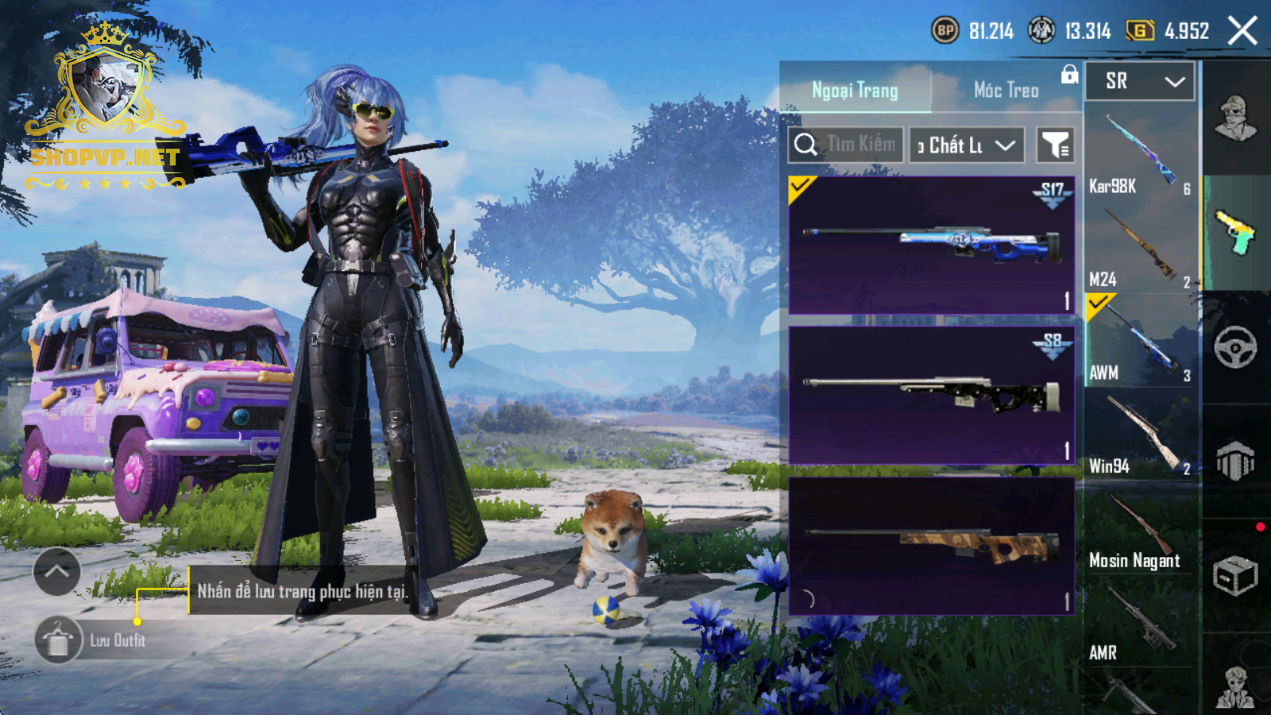The image size is (1271, 715).
Task: Select Kar98K in the weapon list
Action: [x=1140, y=155]
